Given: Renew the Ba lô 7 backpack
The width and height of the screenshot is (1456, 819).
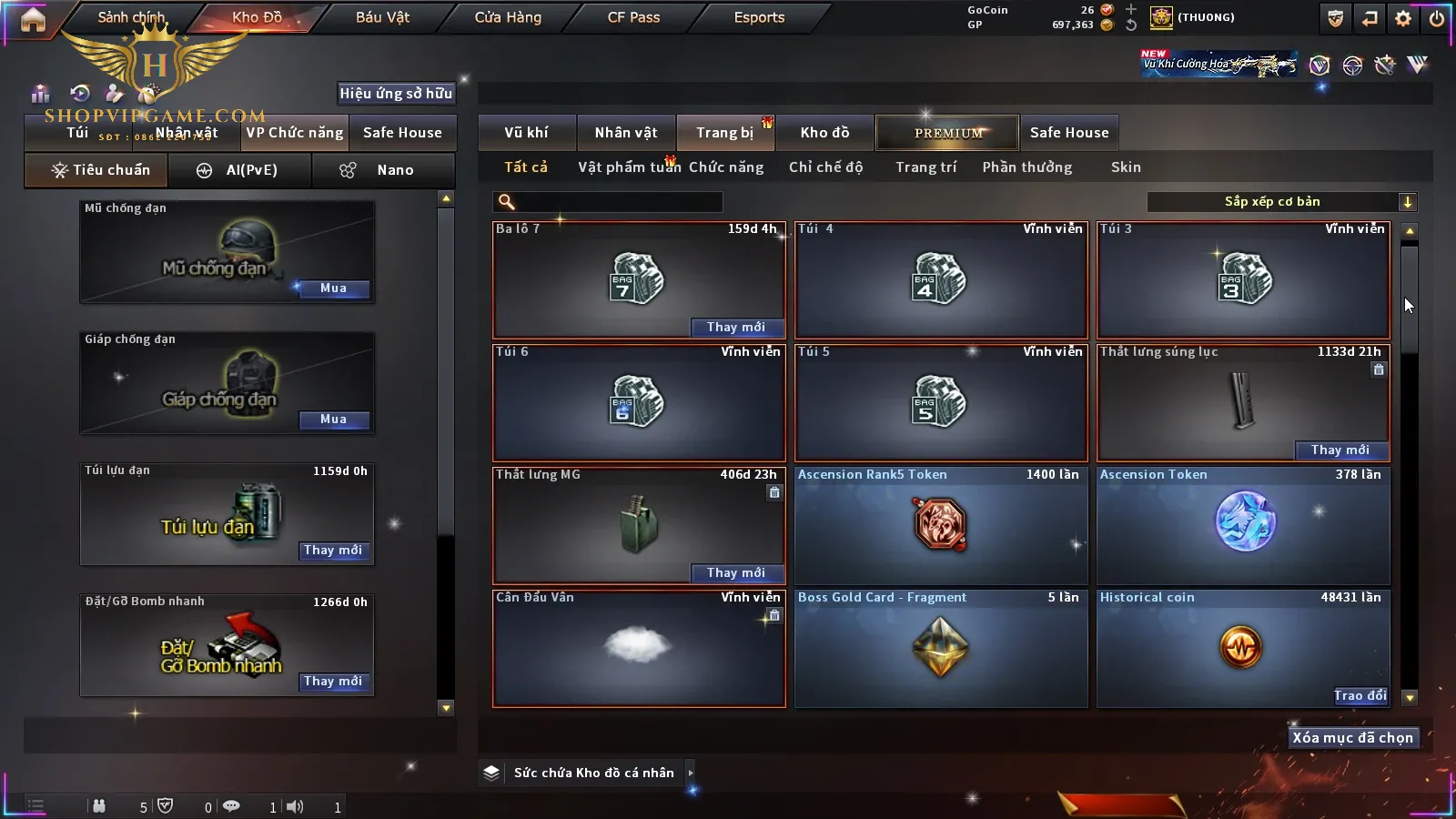Looking at the screenshot, I should (735, 327).
